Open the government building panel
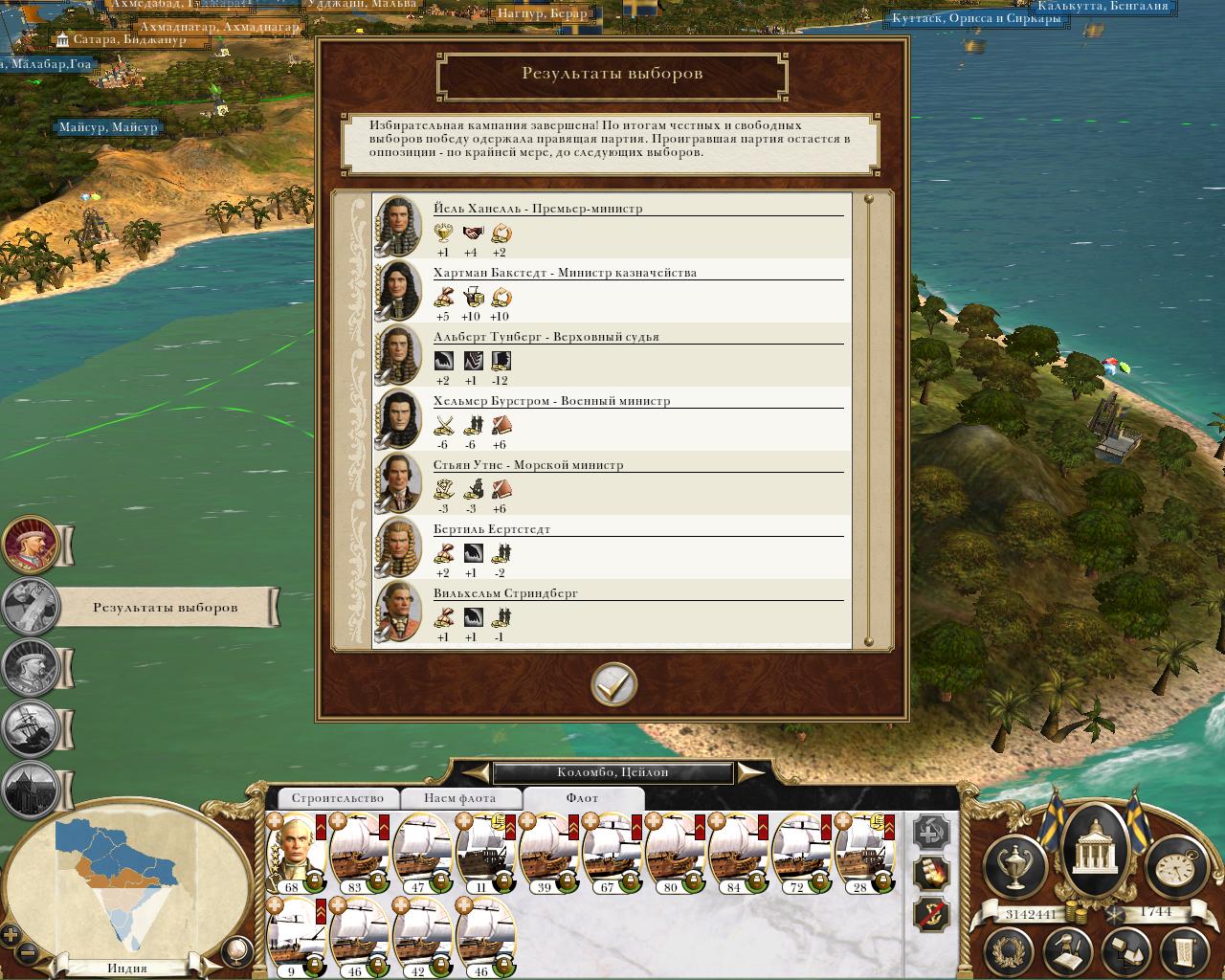 pyautogui.click(x=1092, y=849)
